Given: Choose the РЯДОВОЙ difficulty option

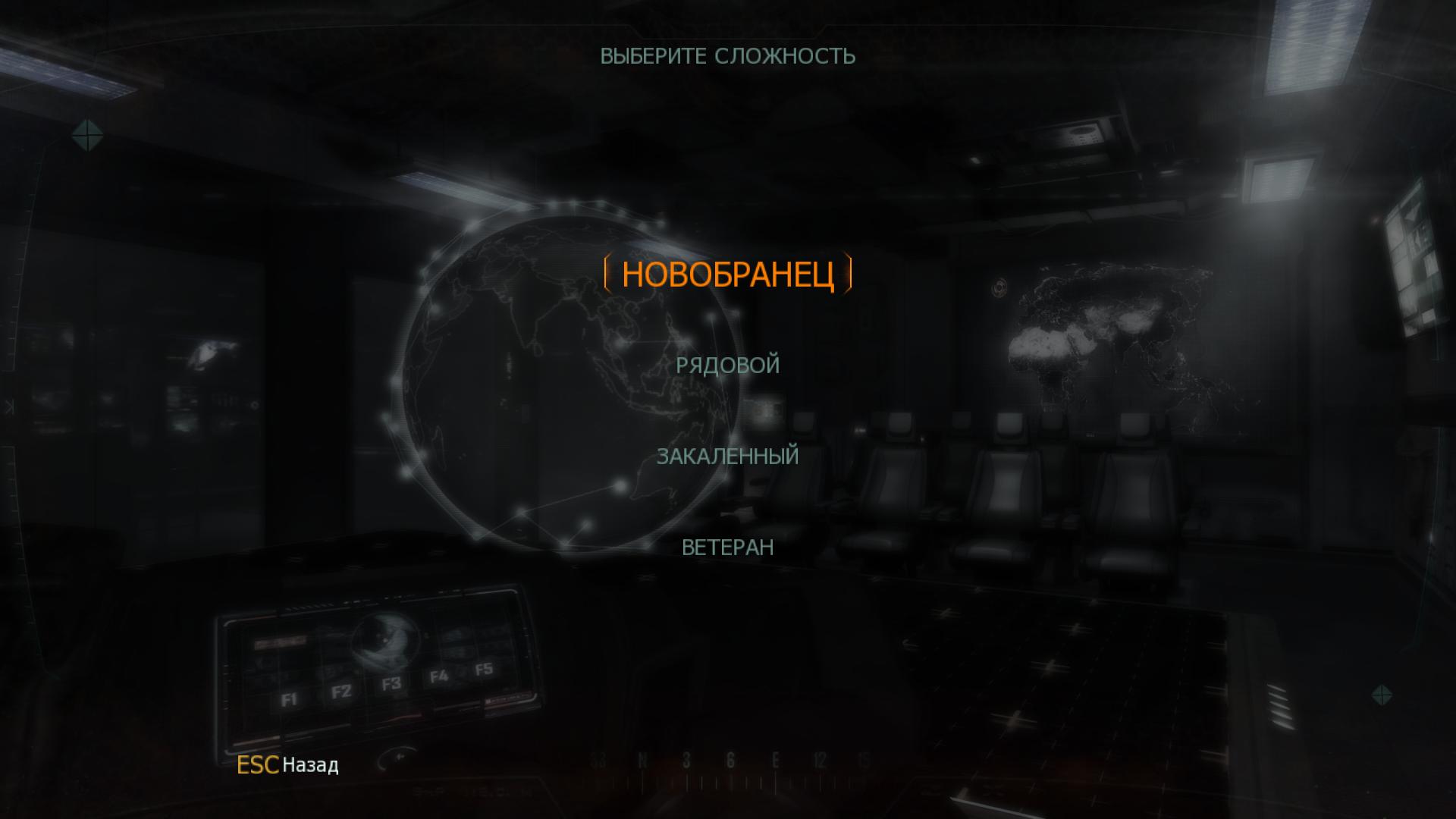Looking at the screenshot, I should coord(727,366).
